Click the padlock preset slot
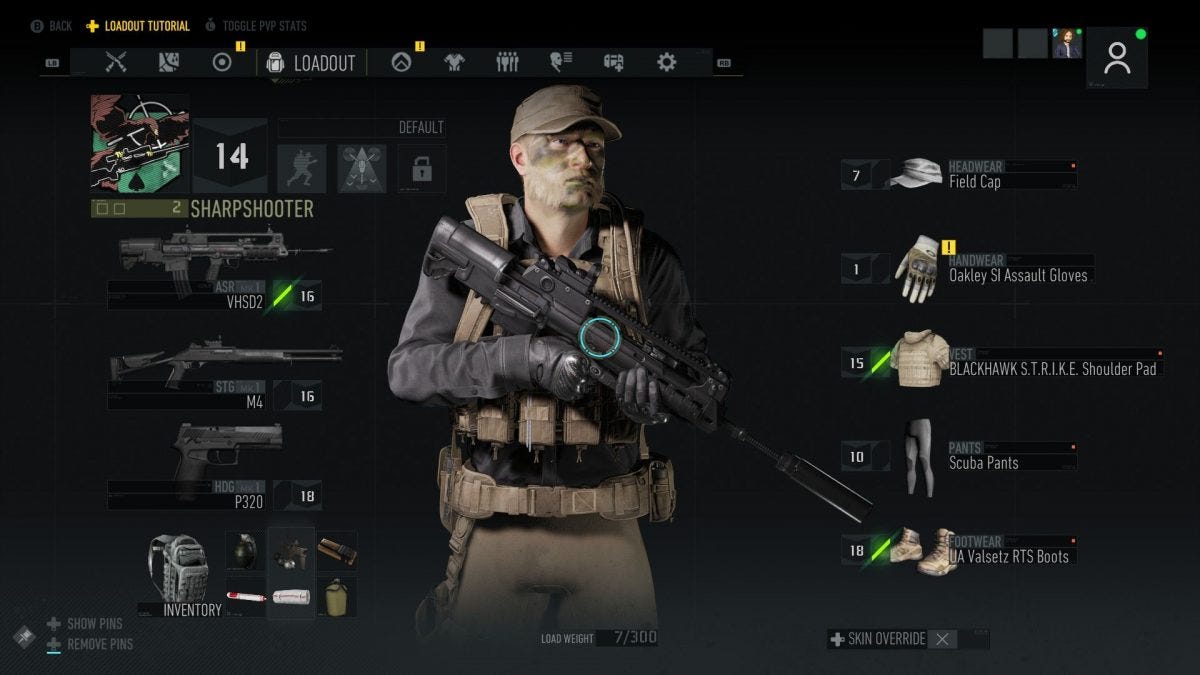Image resolution: width=1200 pixels, height=675 pixels. (422, 168)
